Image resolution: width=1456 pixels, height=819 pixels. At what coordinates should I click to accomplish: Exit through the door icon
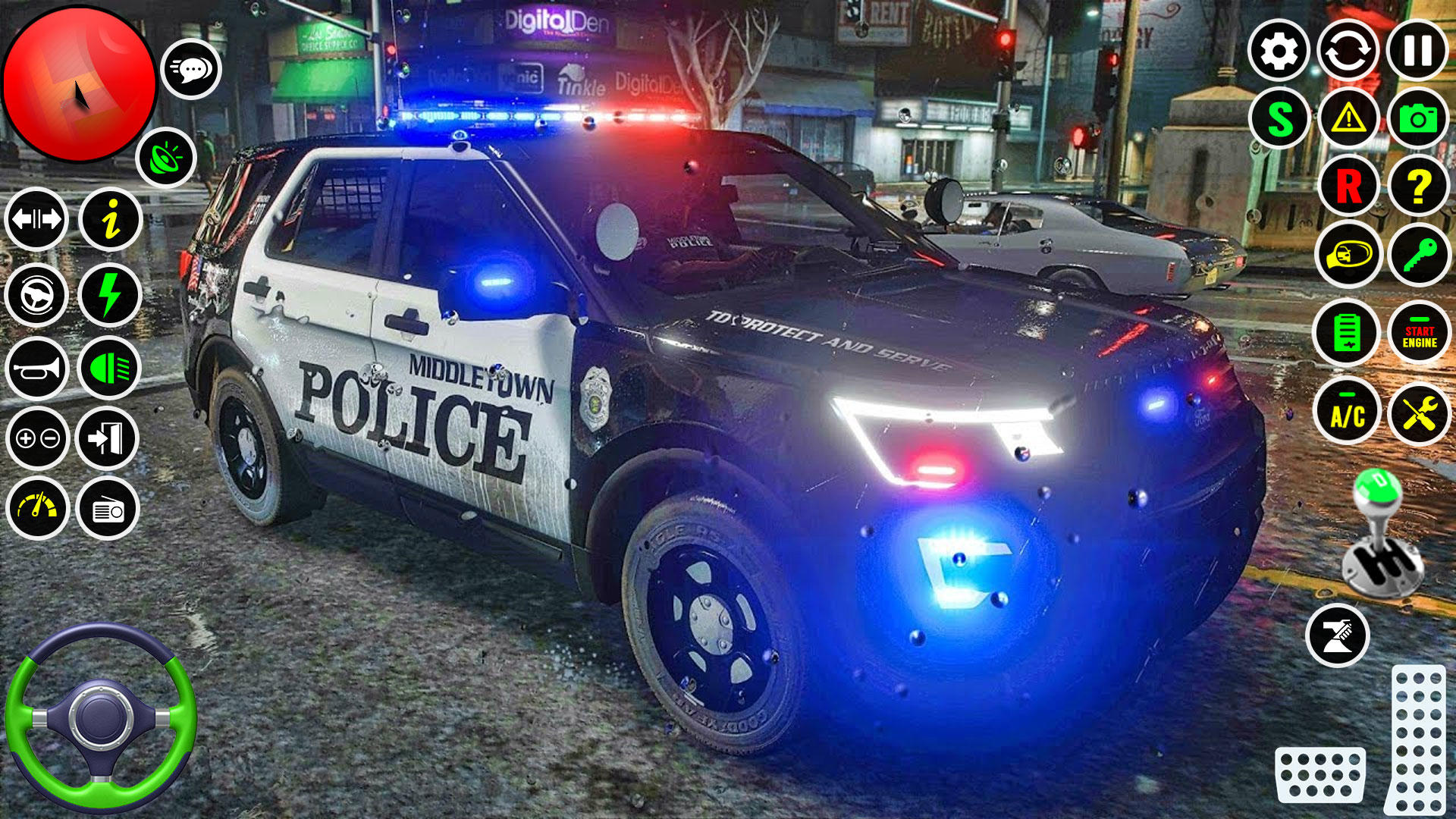click(x=110, y=438)
